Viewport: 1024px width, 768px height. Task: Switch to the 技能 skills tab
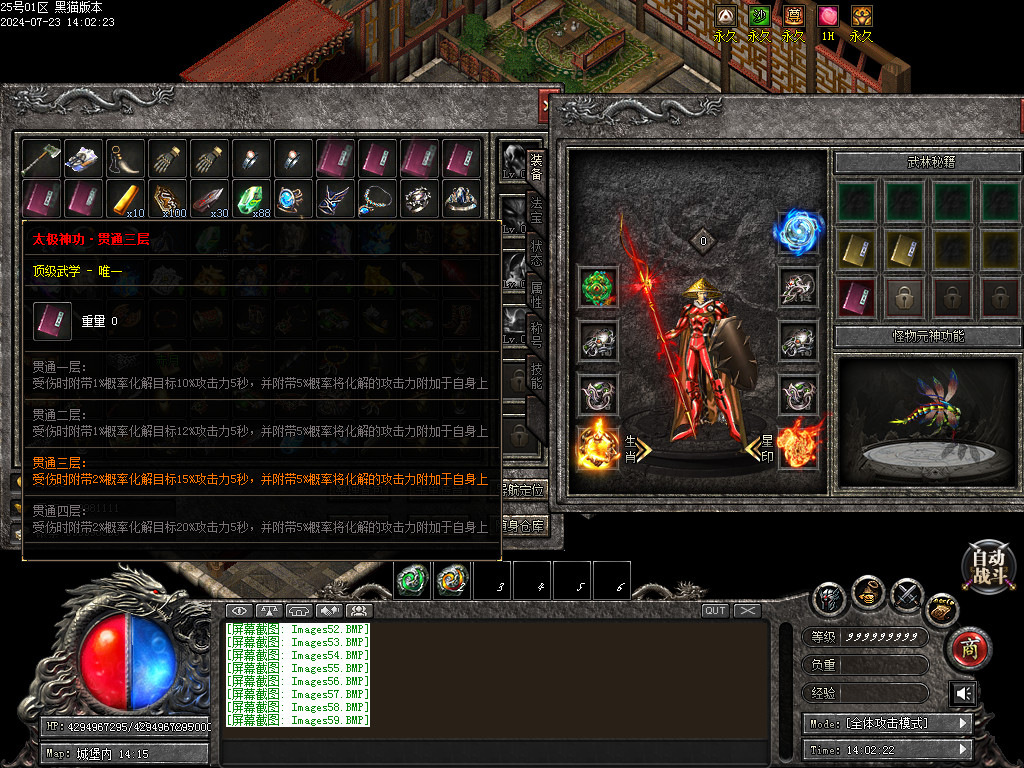(x=537, y=379)
